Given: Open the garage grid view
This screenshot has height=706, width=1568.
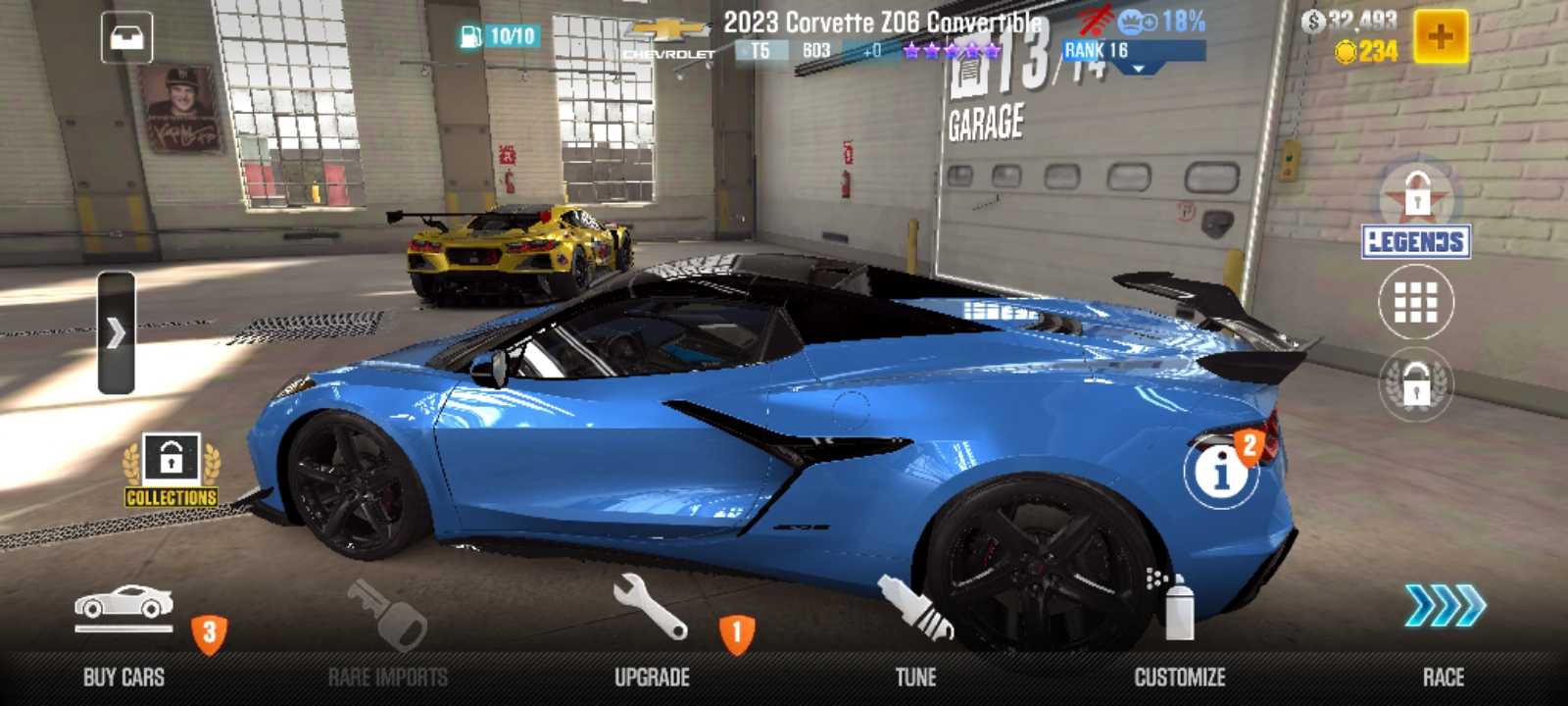Looking at the screenshot, I should coord(1416,303).
